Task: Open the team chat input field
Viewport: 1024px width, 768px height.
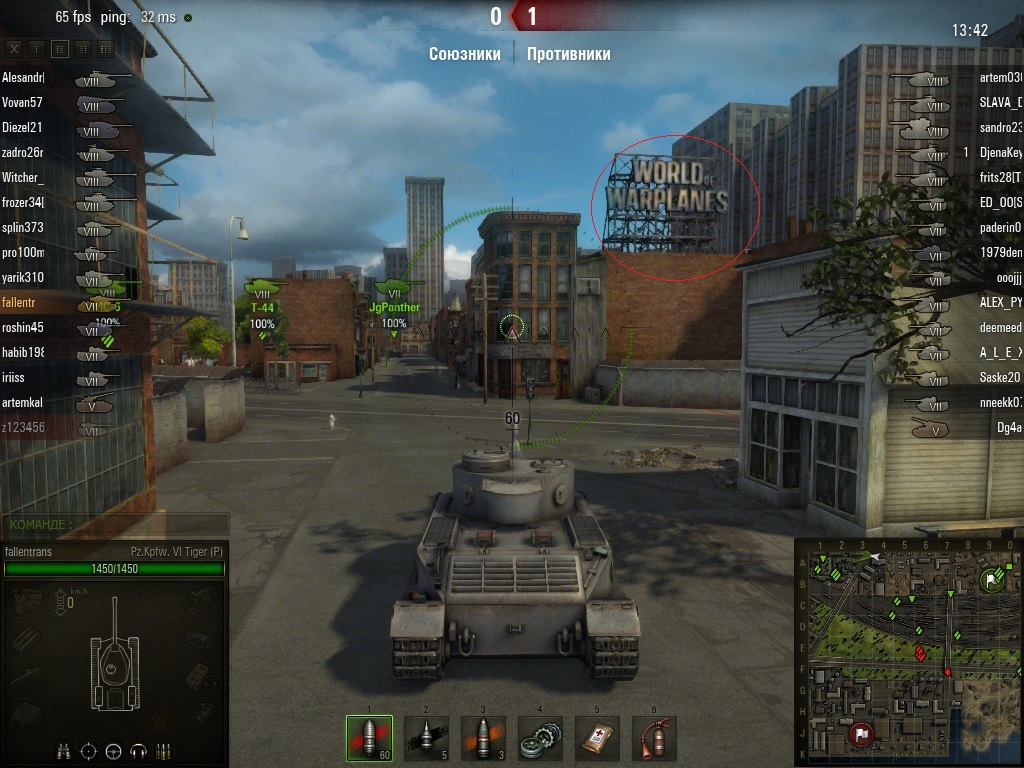Action: coord(115,524)
